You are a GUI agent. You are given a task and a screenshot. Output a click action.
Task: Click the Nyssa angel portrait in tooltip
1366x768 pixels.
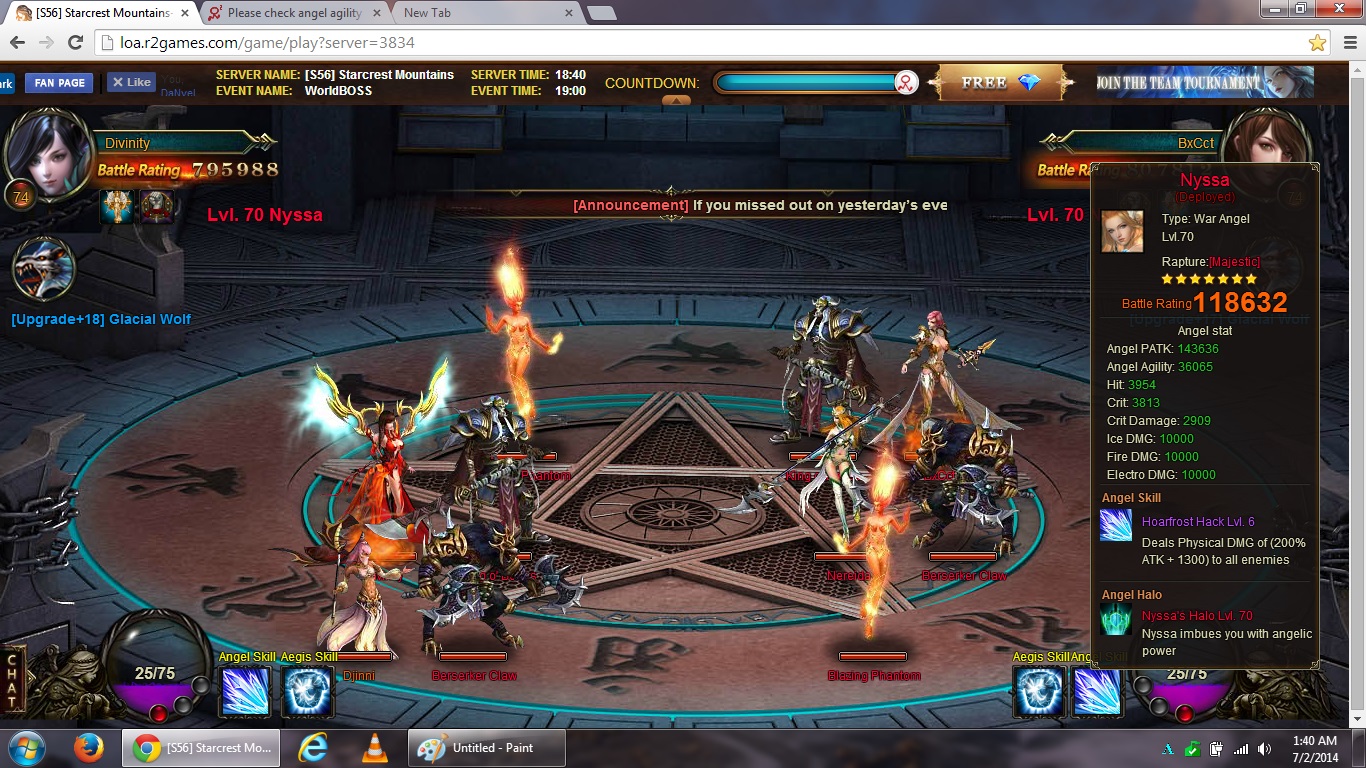pyautogui.click(x=1122, y=231)
